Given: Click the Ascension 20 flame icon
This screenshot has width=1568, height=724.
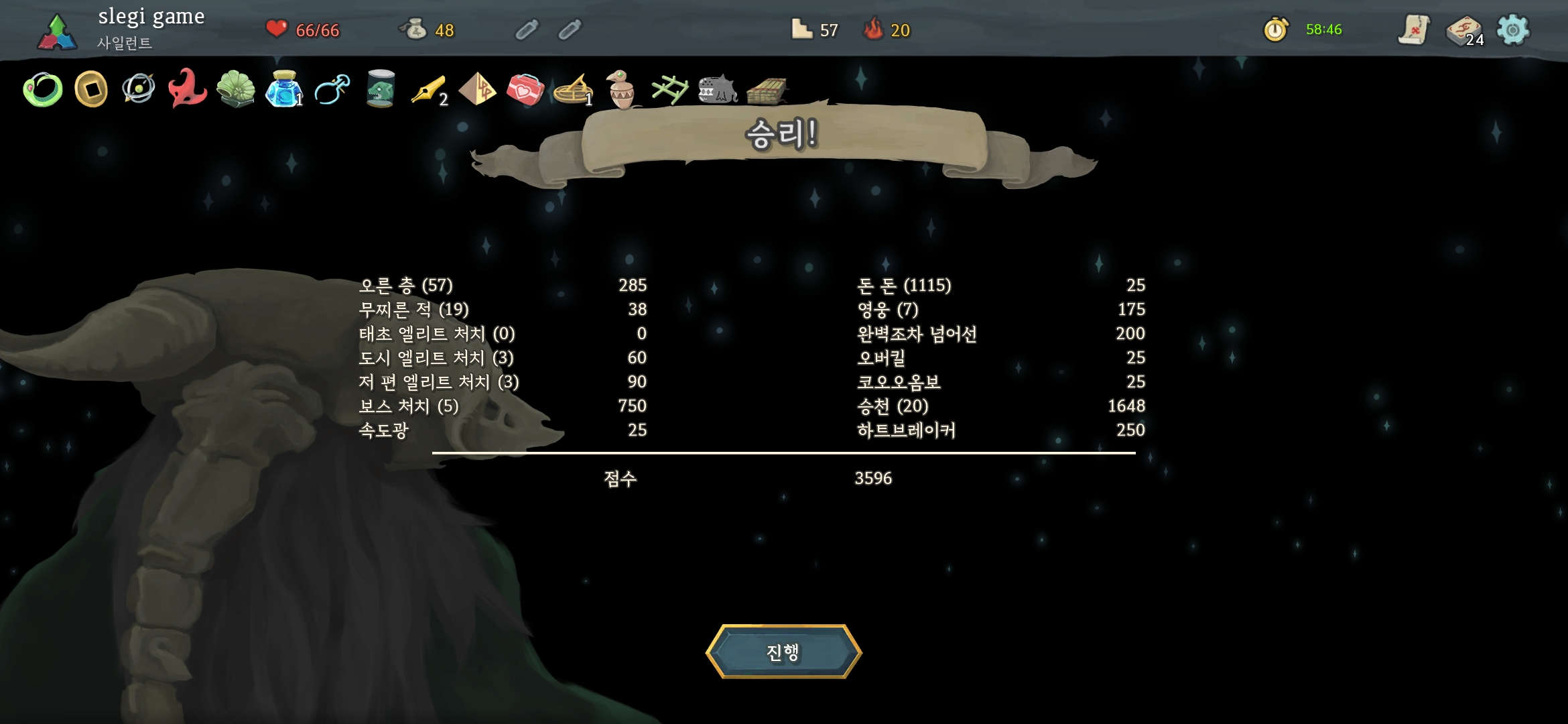Looking at the screenshot, I should pyautogui.click(x=873, y=29).
